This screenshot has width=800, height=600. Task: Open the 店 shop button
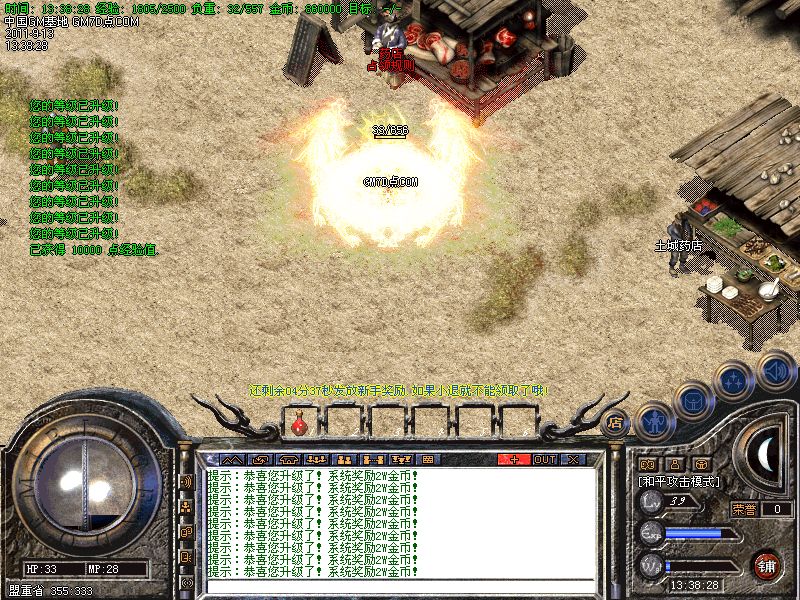[614, 422]
